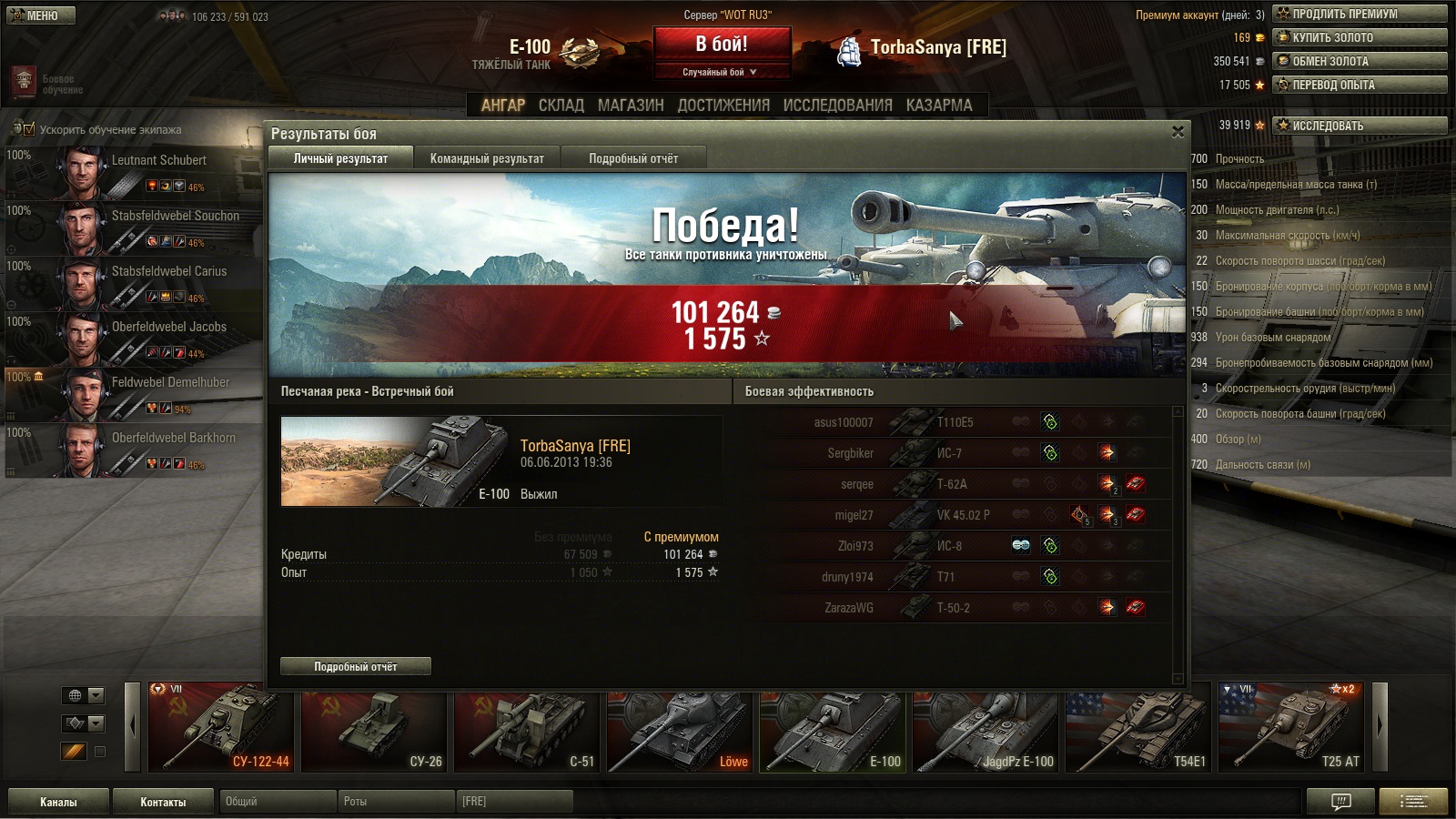The image size is (1456, 819).
Task: Open the МЕНЮ button
Action: (40, 15)
